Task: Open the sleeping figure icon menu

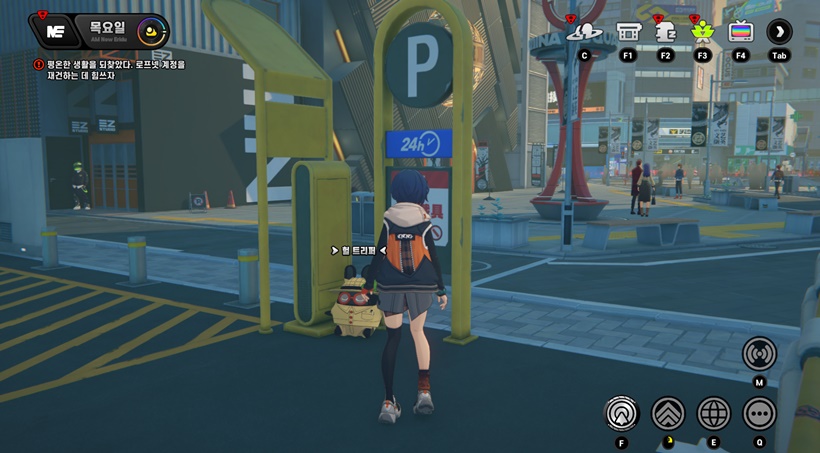Action: [x=665, y=31]
